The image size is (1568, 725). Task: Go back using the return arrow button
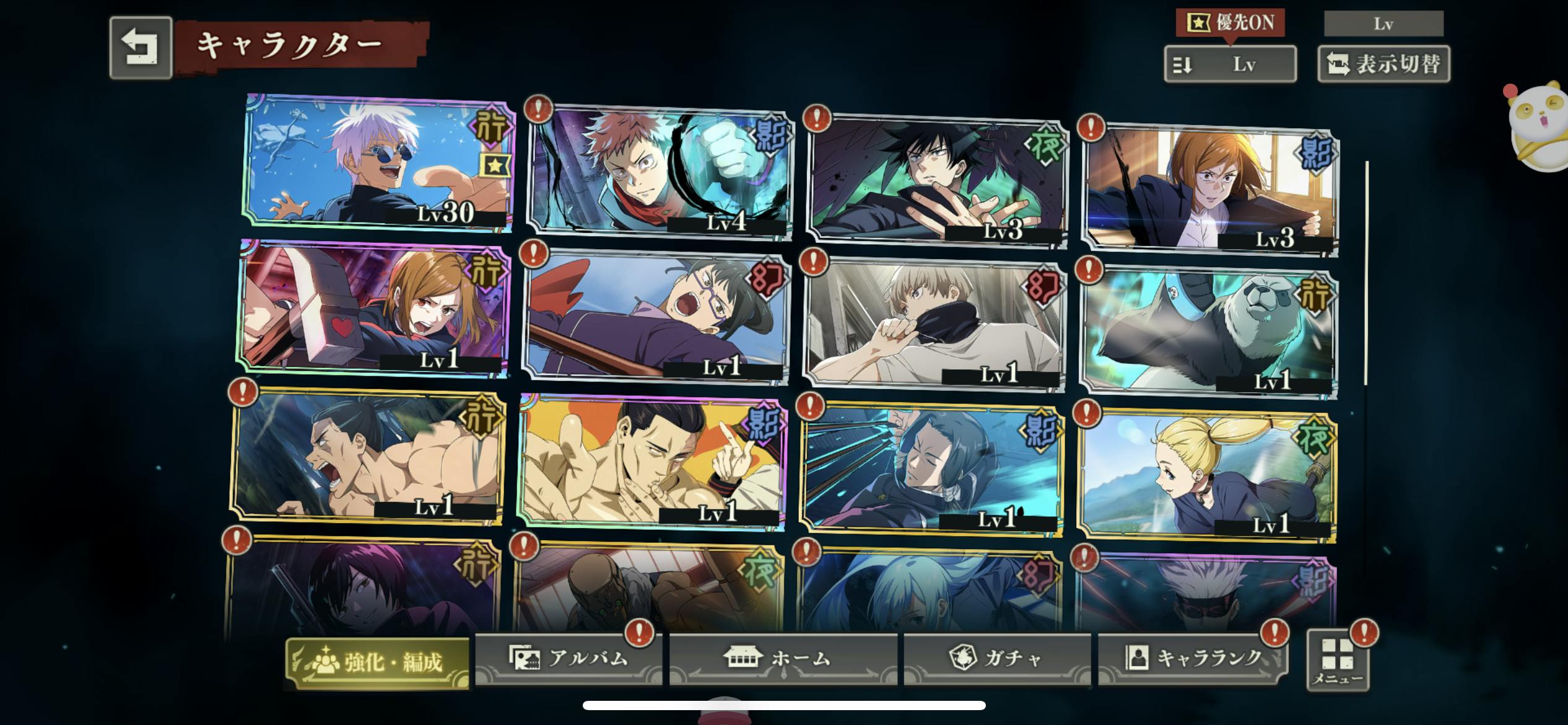141,48
